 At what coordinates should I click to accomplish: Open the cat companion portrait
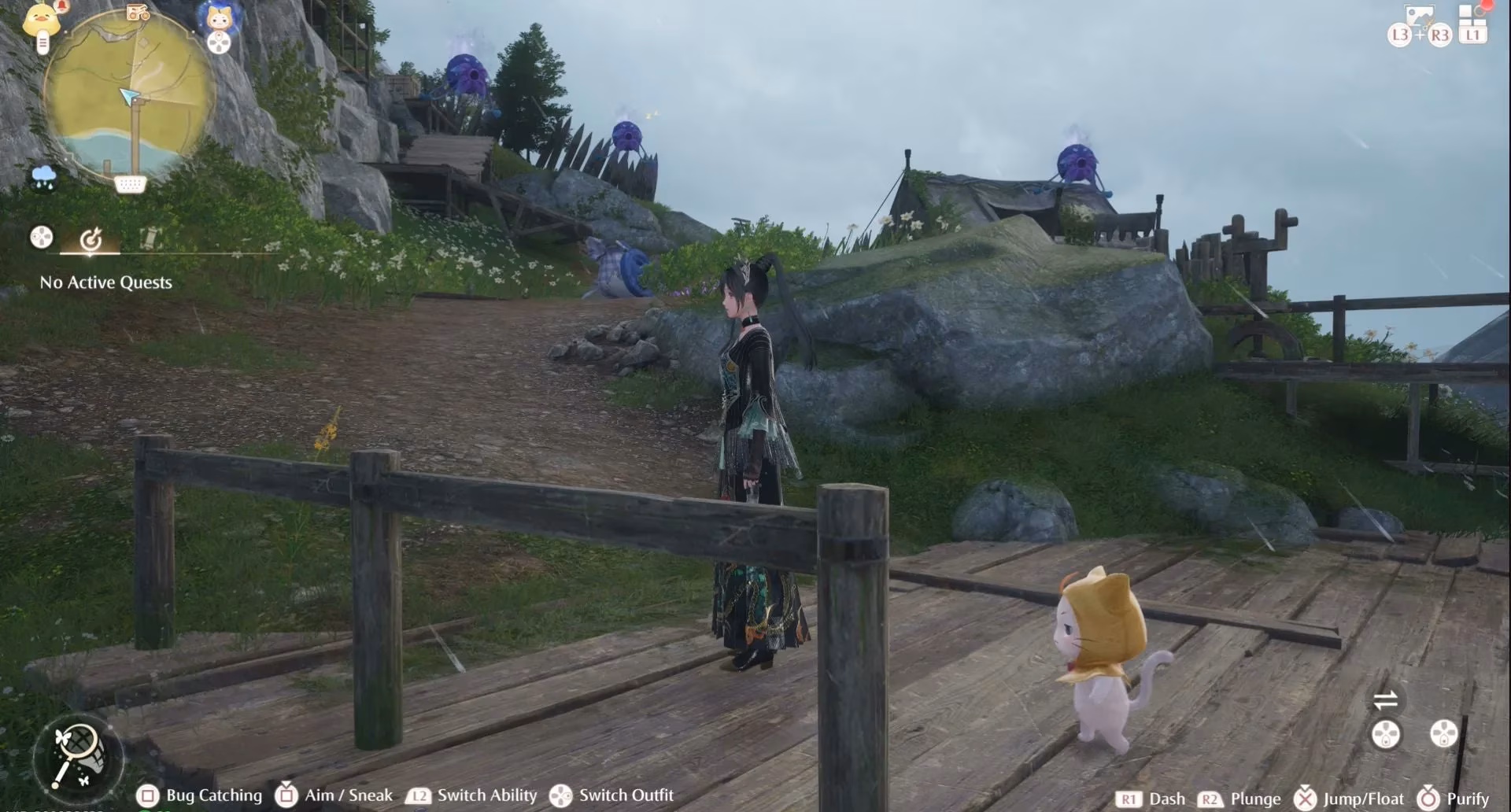click(x=218, y=17)
